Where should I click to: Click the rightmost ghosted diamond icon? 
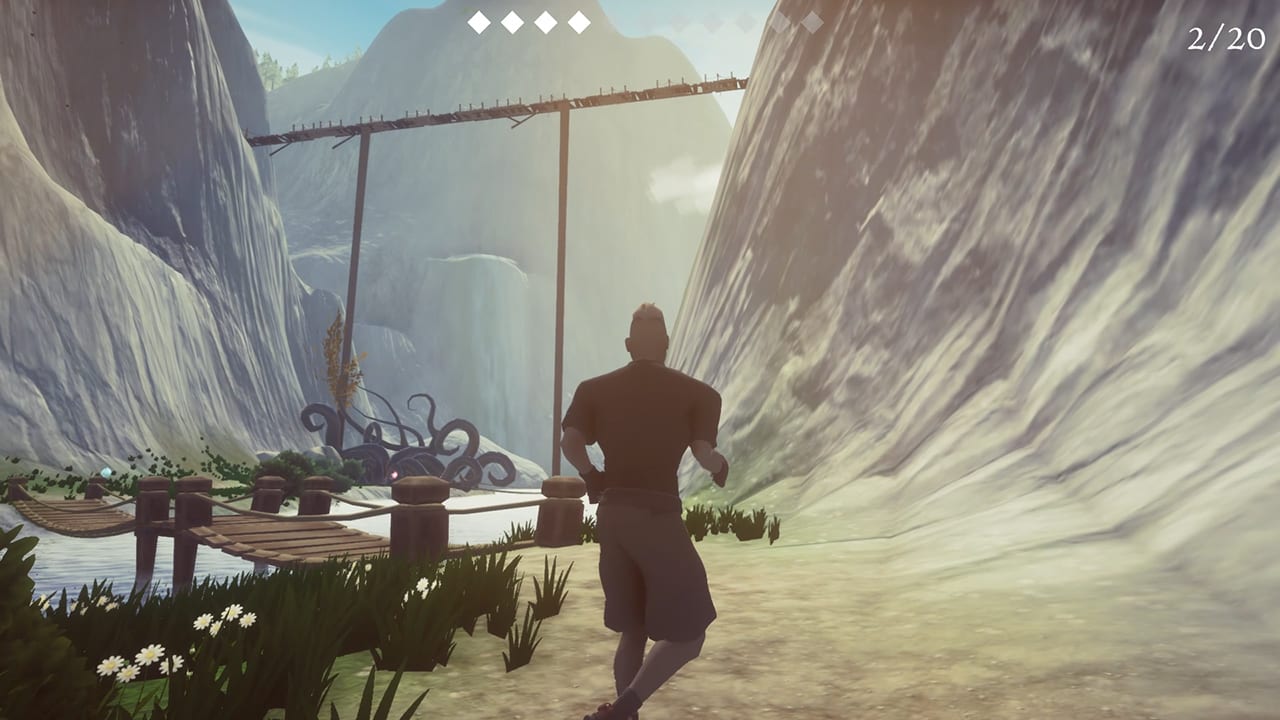click(x=812, y=21)
